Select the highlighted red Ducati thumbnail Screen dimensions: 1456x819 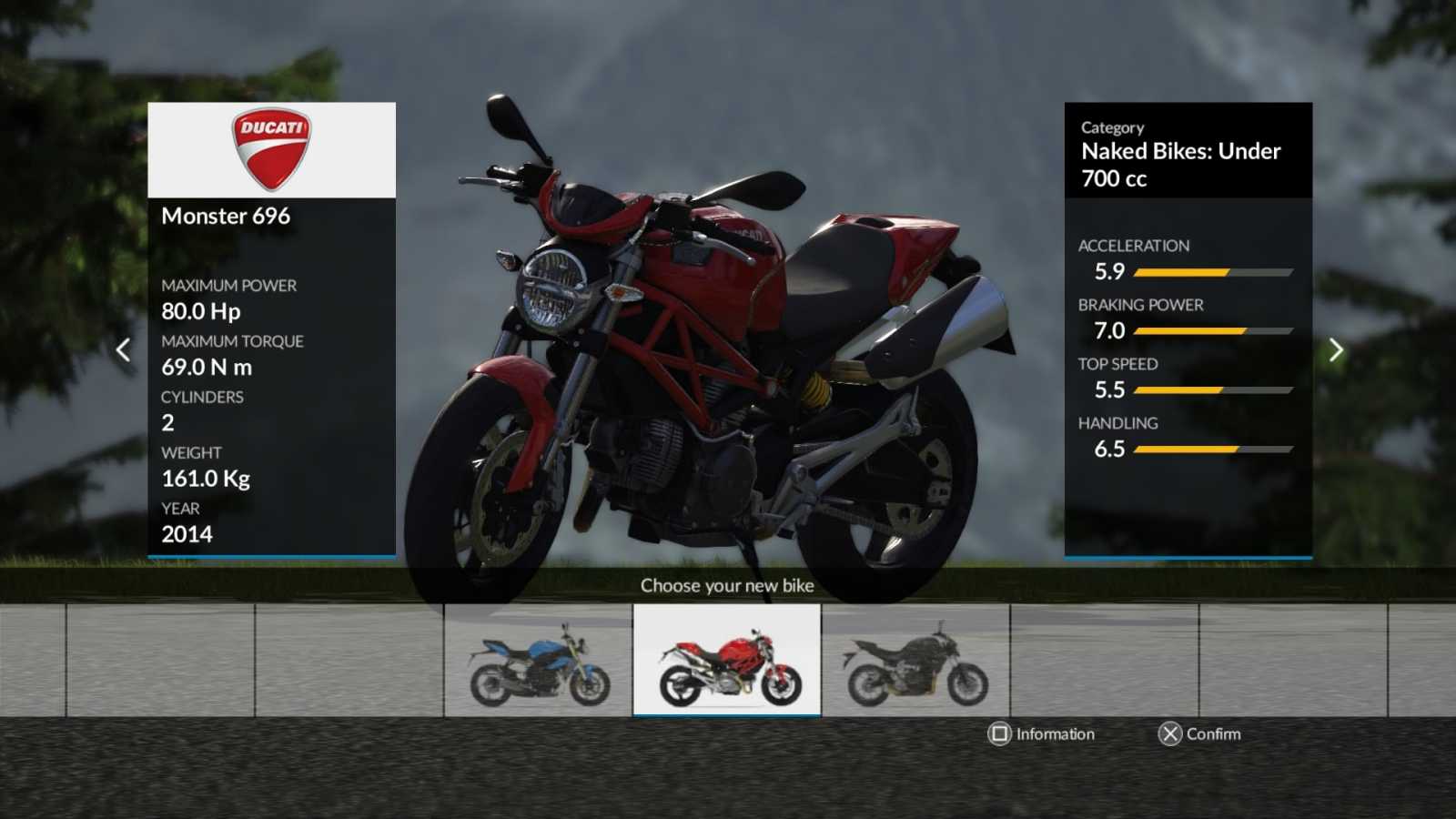pyautogui.click(x=727, y=662)
